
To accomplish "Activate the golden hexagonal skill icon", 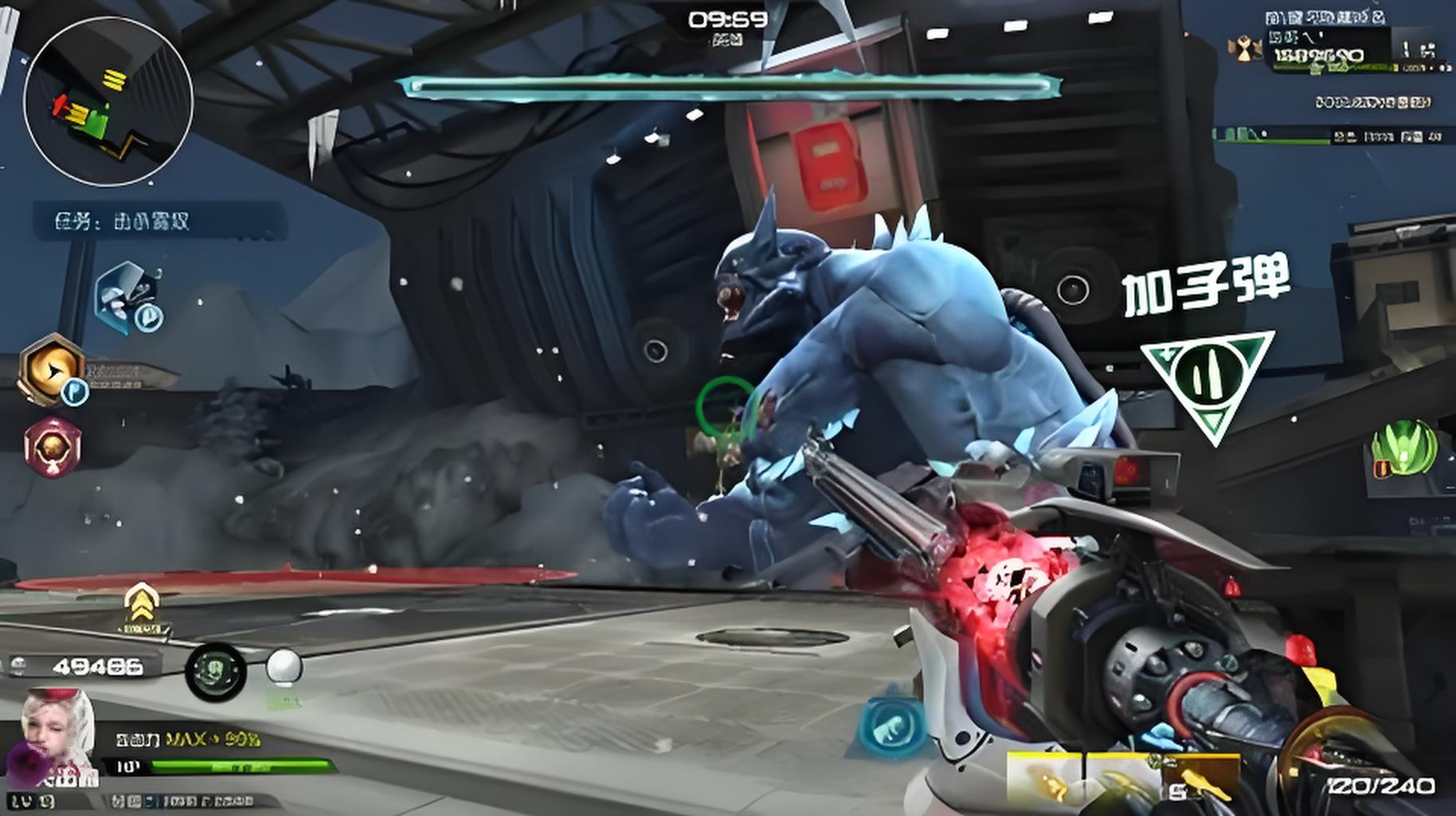I will pyautogui.click(x=53, y=368).
